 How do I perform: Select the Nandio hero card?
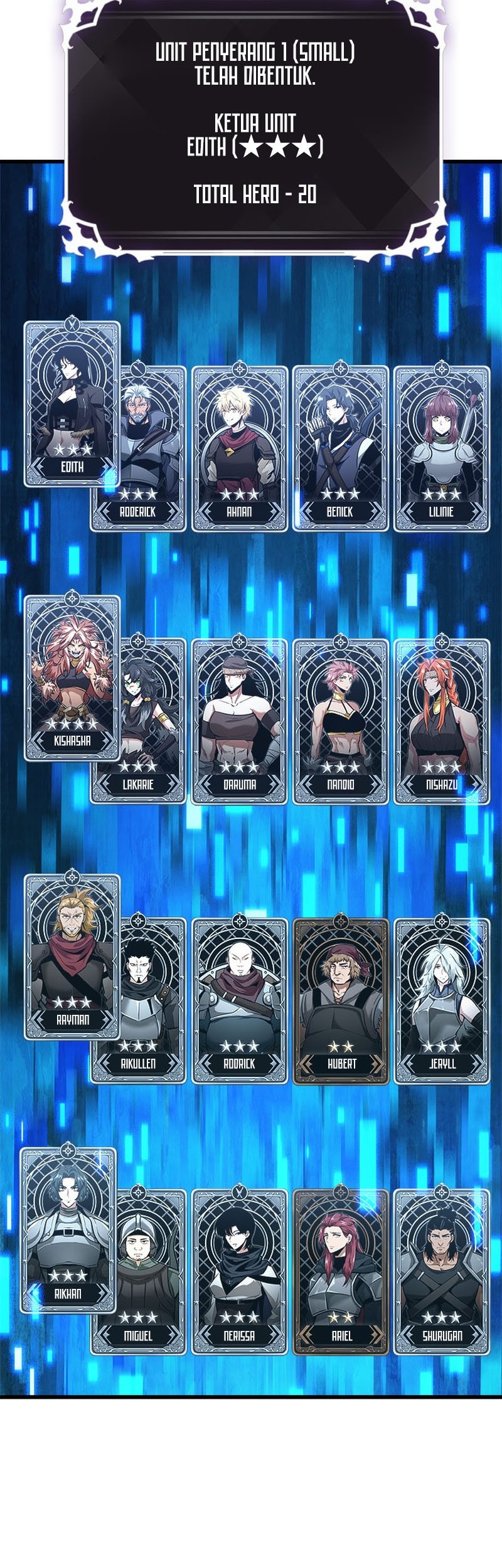[x=340, y=721]
